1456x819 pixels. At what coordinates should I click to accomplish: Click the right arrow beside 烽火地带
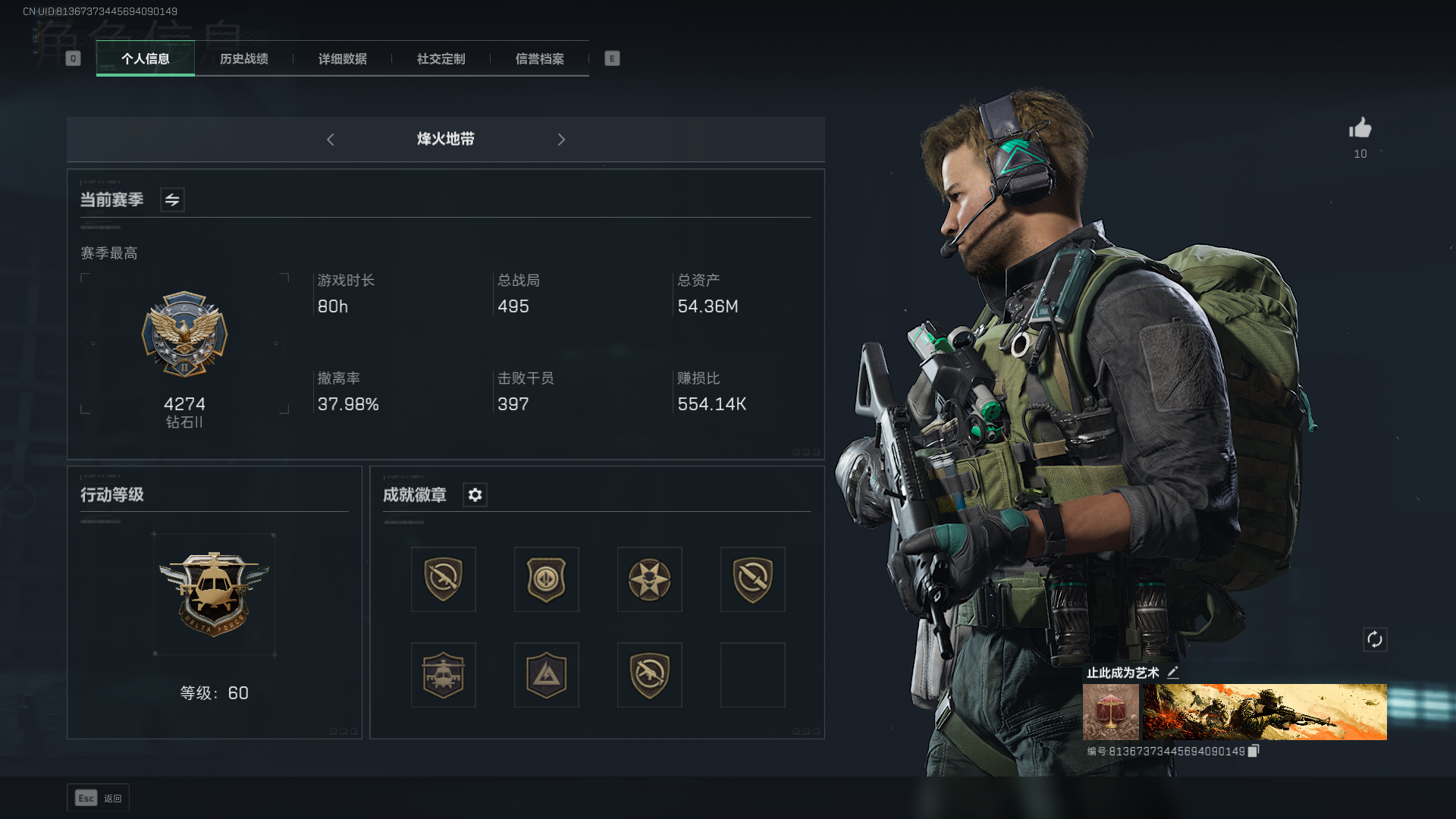(x=561, y=140)
